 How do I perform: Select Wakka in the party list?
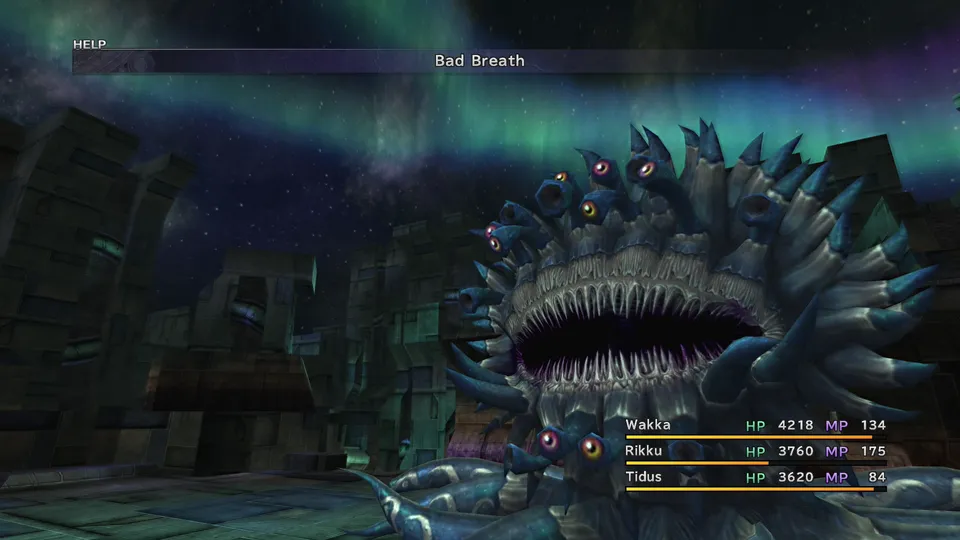pyautogui.click(x=646, y=425)
